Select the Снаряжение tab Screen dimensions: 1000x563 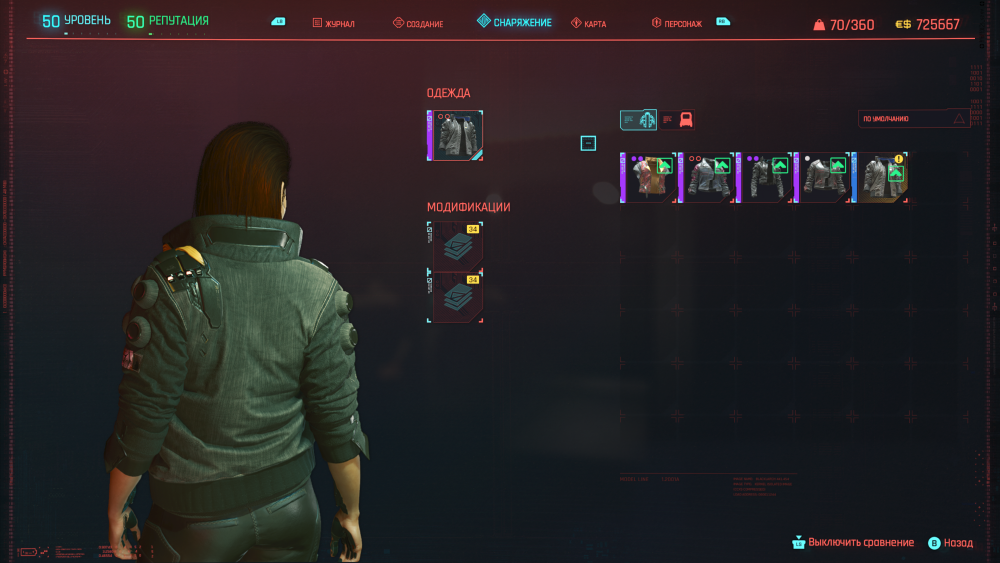click(514, 22)
